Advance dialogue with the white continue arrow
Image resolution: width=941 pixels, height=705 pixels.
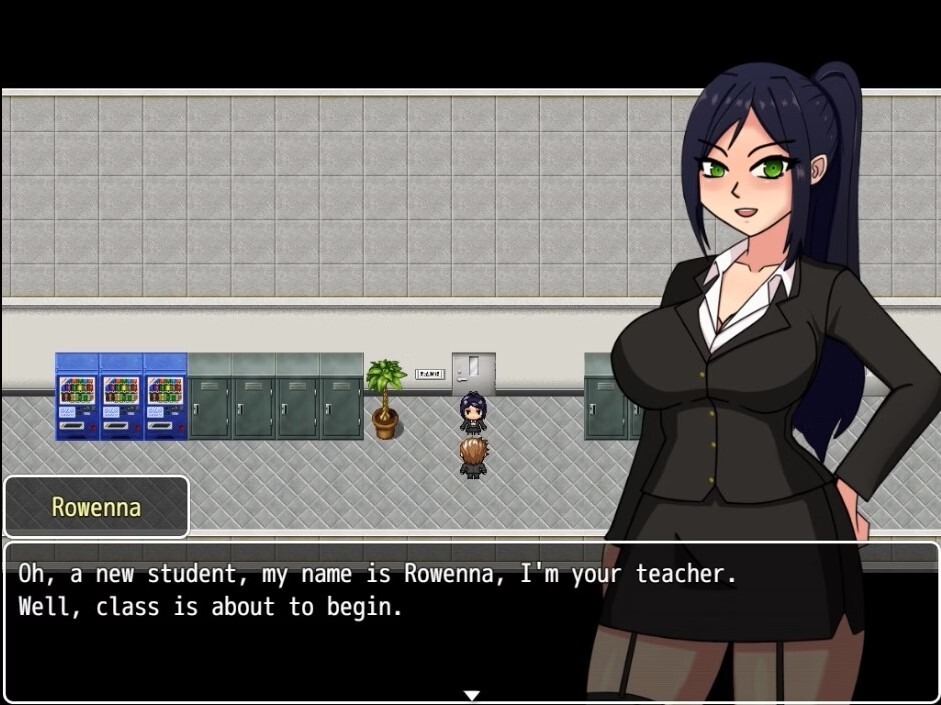coord(472,695)
